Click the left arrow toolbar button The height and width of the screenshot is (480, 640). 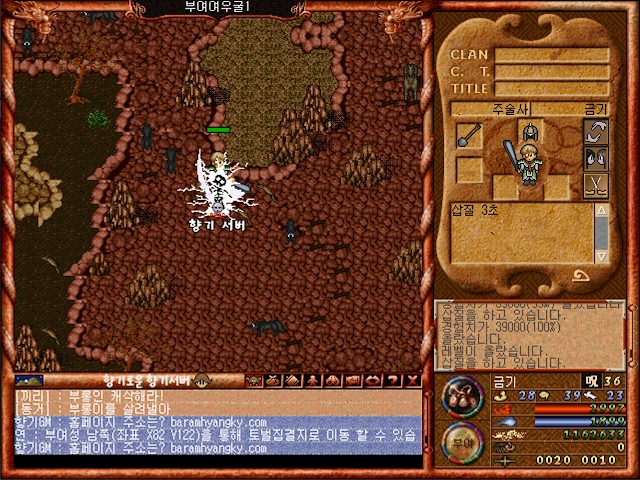click(371, 380)
